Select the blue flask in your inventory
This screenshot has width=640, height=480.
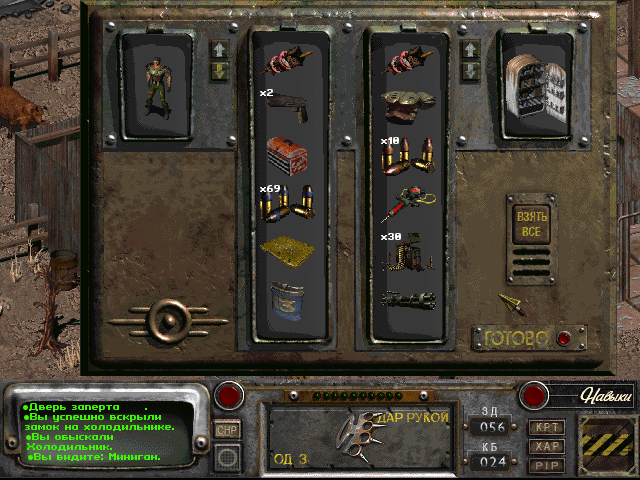pos(288,299)
